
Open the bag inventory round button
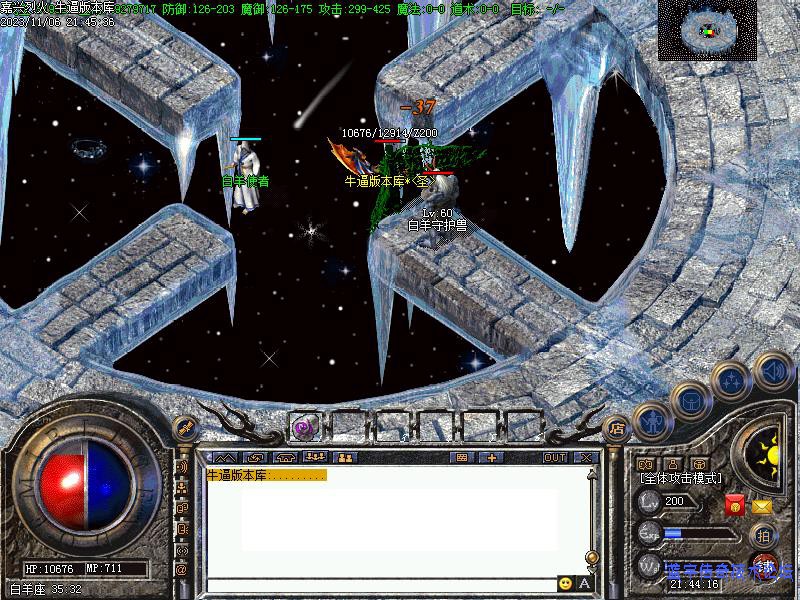click(692, 401)
